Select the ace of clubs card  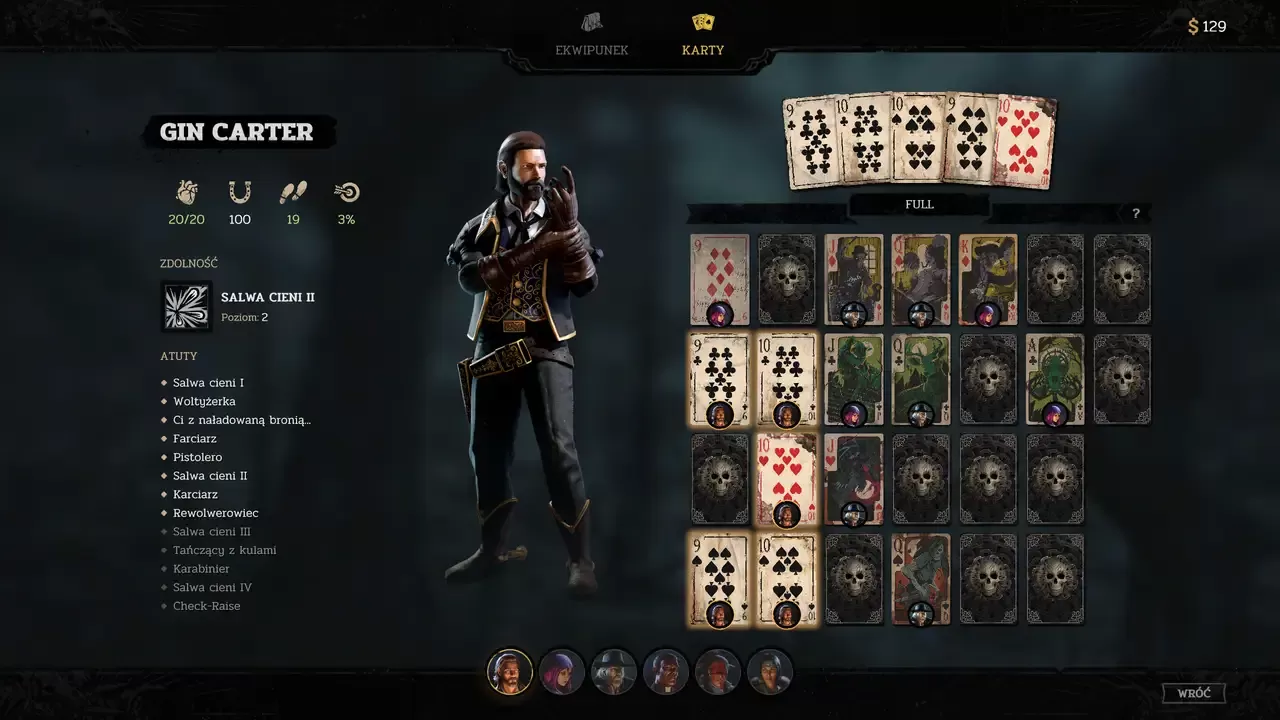tap(1055, 379)
